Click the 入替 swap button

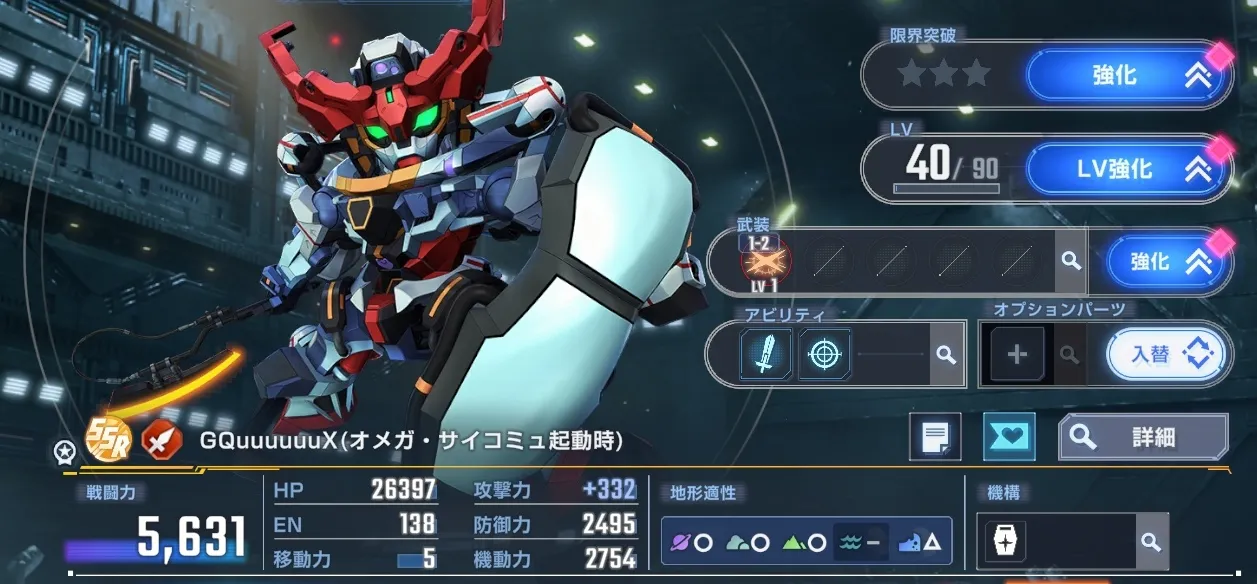pos(1169,354)
